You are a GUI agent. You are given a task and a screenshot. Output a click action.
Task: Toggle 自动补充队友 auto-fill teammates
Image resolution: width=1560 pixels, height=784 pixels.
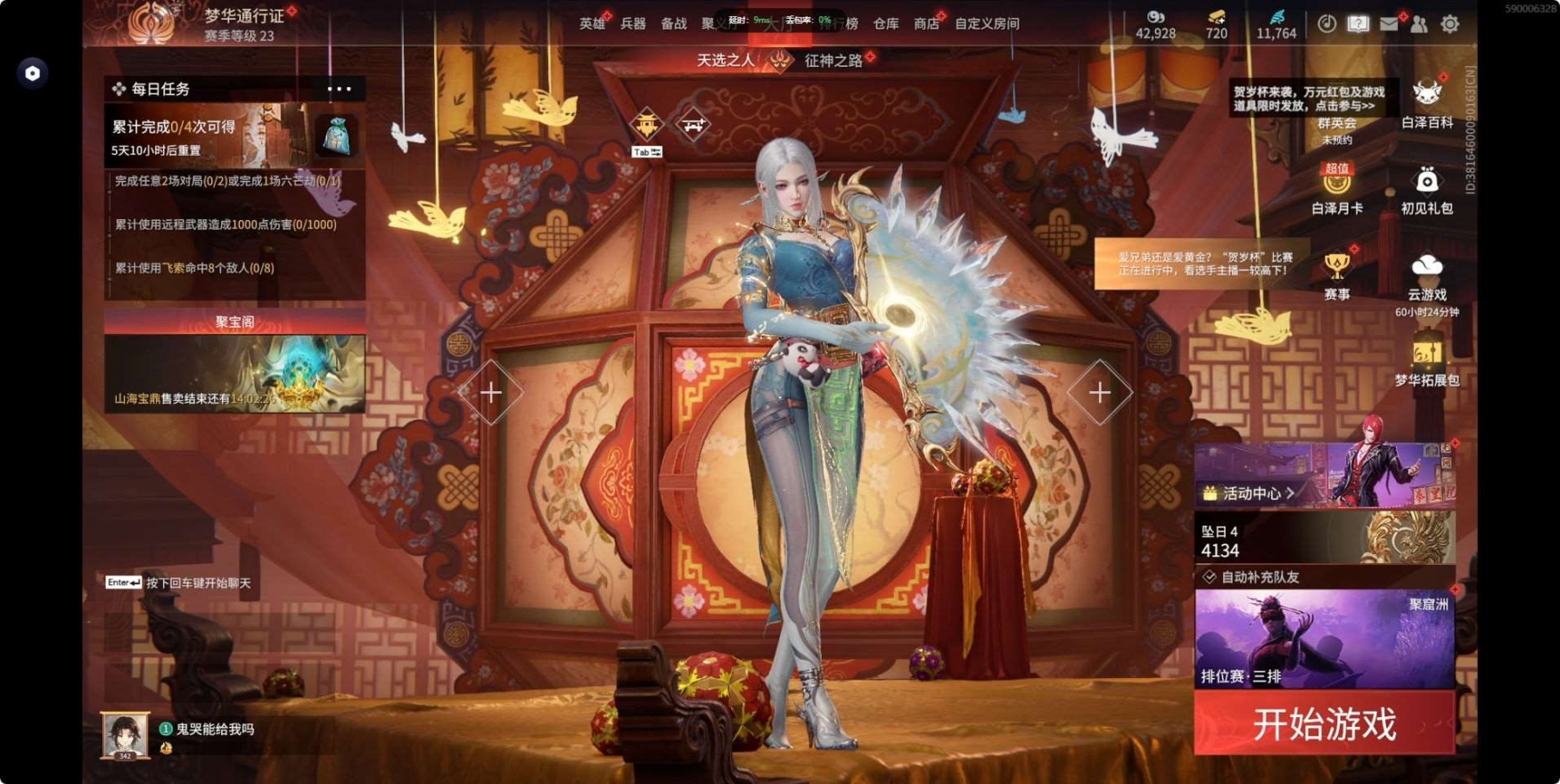click(x=1210, y=577)
